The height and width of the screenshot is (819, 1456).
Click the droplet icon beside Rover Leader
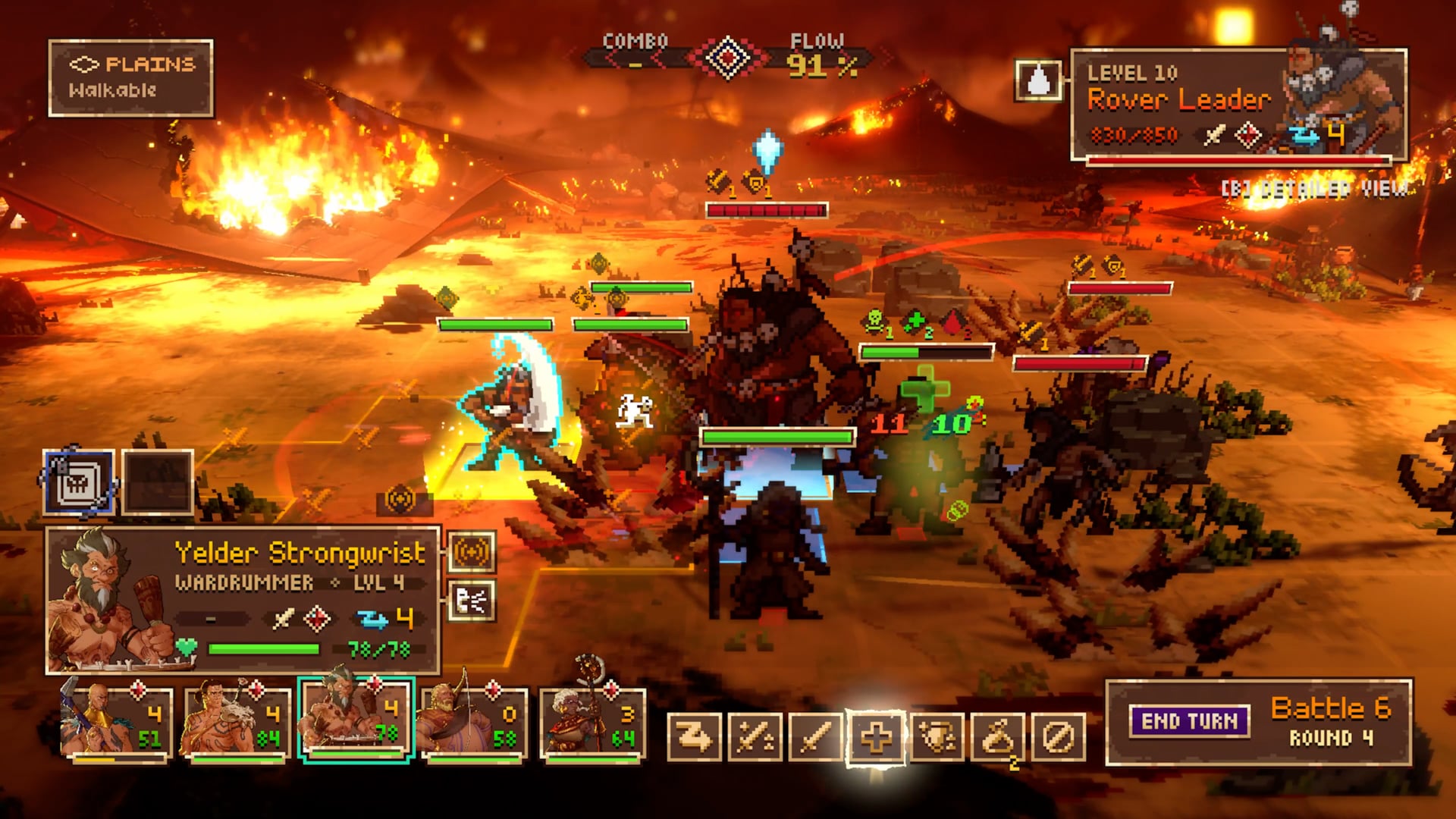(x=1038, y=80)
